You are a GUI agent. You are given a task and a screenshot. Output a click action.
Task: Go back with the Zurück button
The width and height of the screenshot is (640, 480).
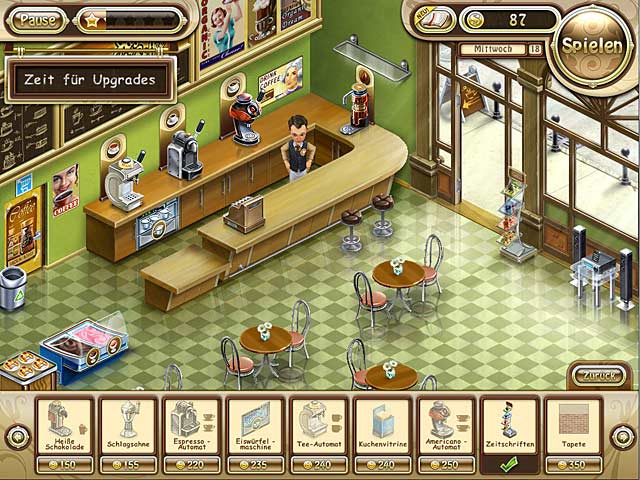tap(600, 376)
